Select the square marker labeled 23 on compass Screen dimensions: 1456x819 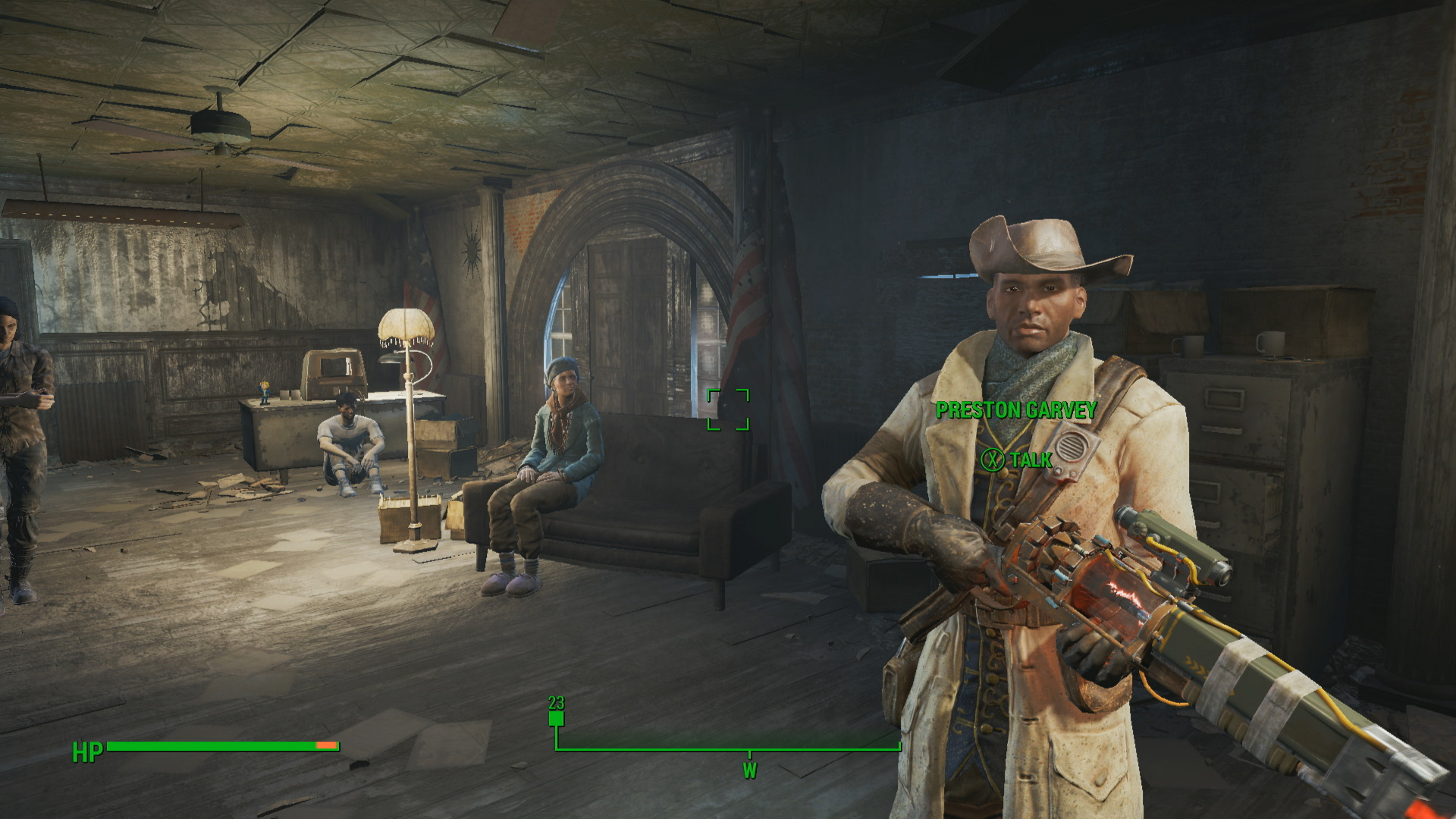coord(557,718)
